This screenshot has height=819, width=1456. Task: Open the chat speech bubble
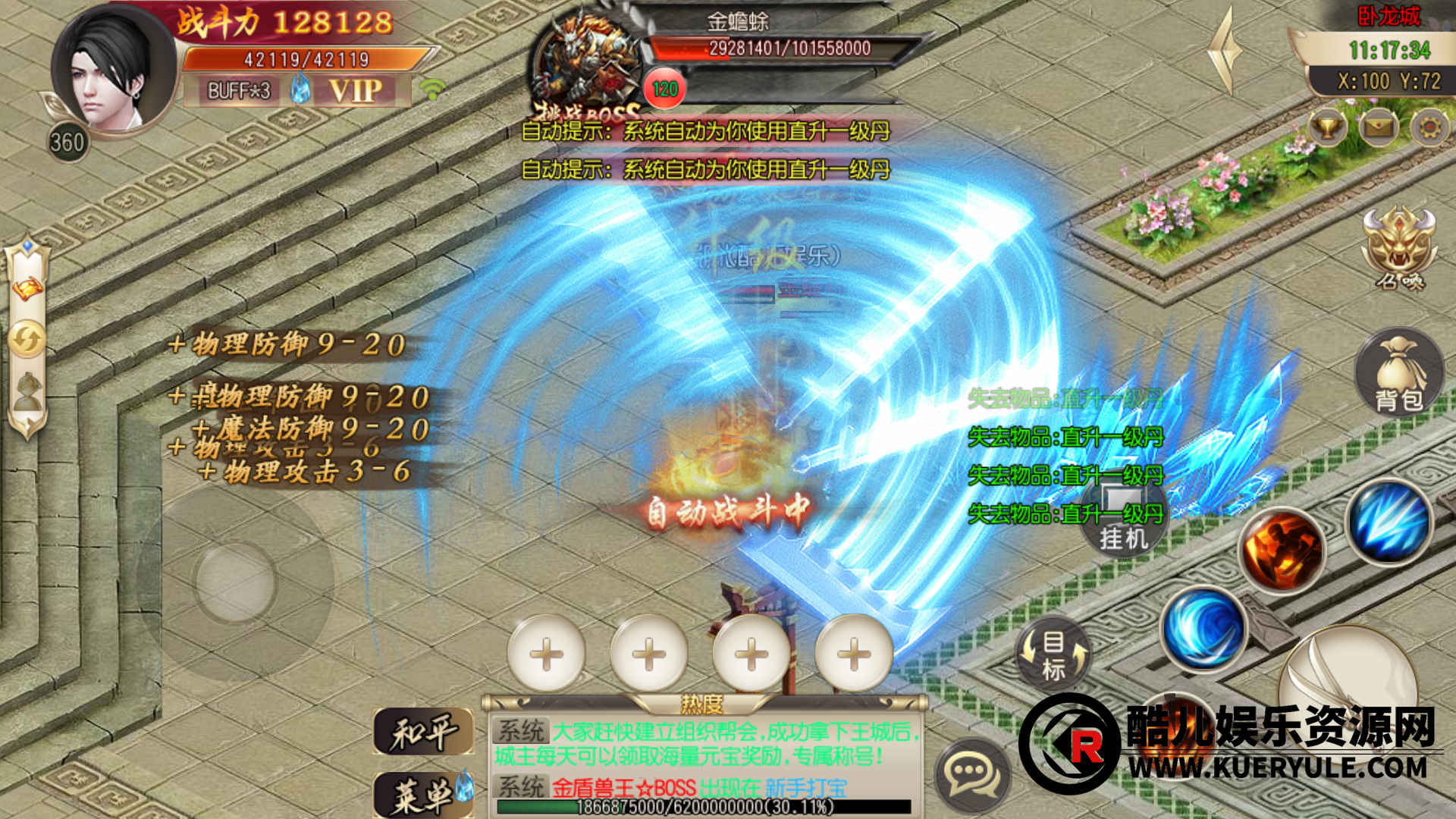[x=972, y=773]
